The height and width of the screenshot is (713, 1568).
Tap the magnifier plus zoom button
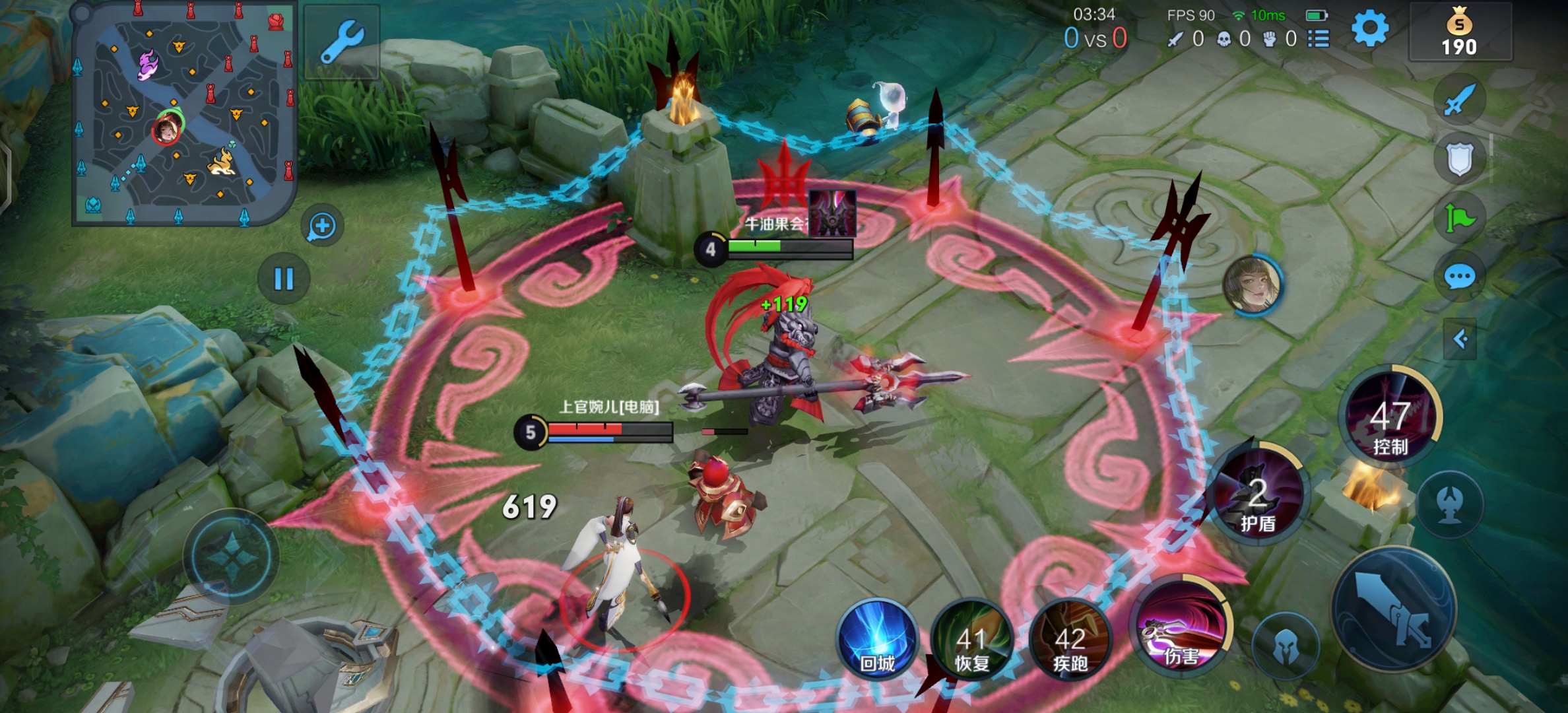322,226
